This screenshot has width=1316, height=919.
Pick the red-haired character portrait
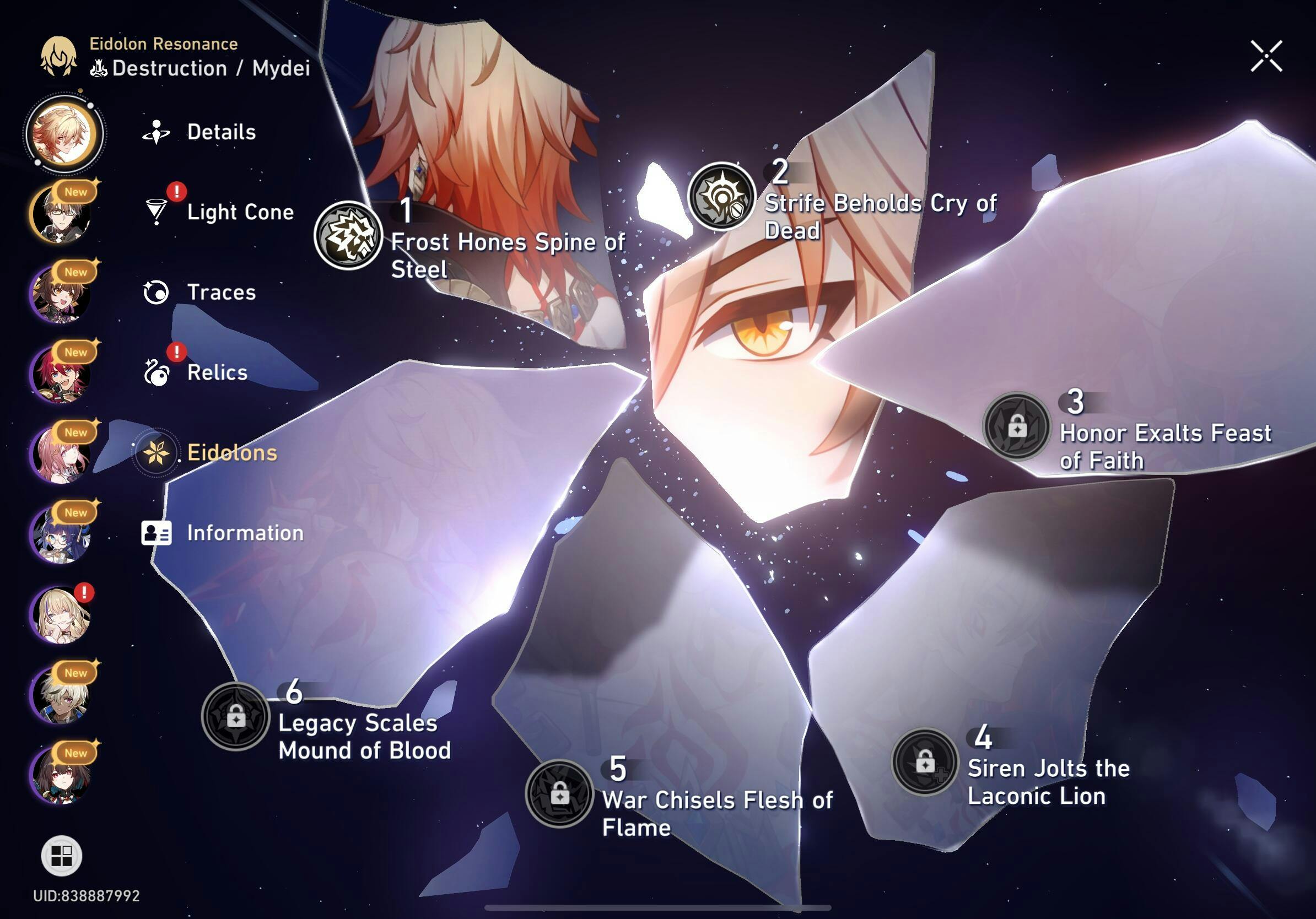click(61, 374)
